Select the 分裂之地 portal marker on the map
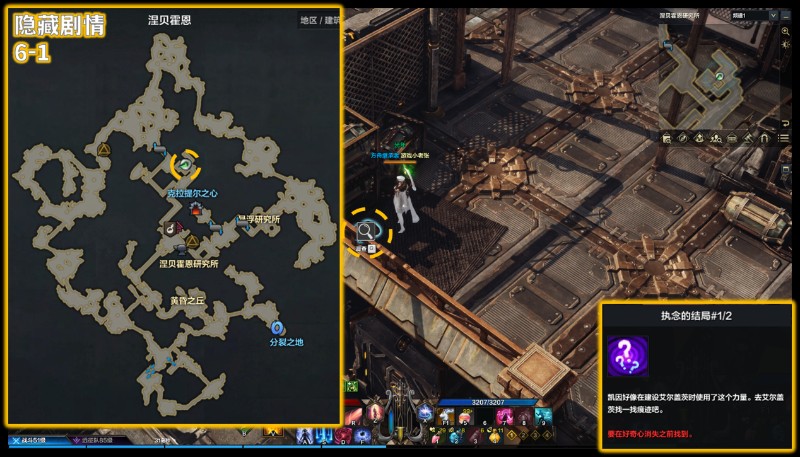The width and height of the screenshot is (800, 457). click(276, 327)
